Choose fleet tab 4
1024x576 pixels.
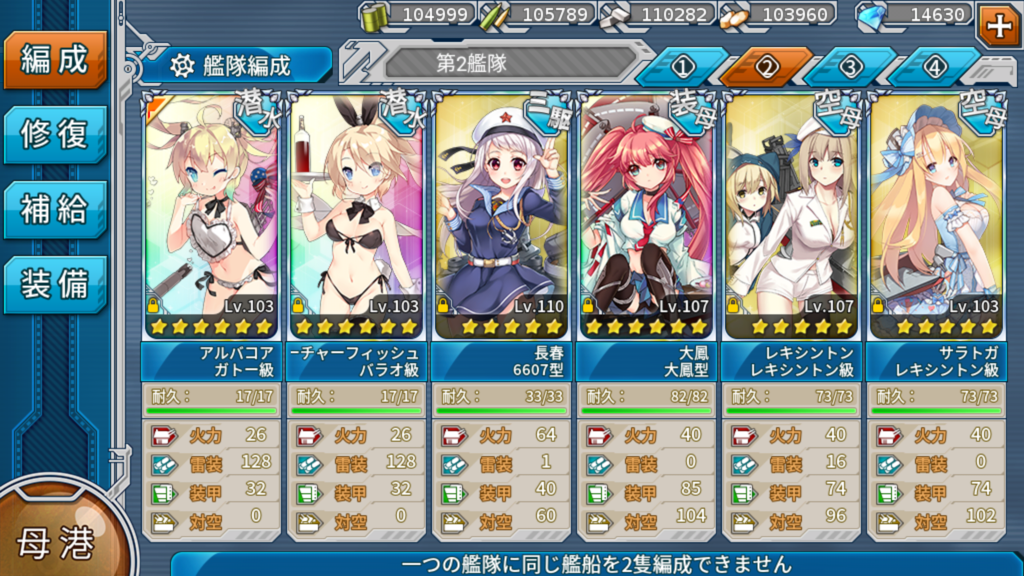click(x=934, y=67)
